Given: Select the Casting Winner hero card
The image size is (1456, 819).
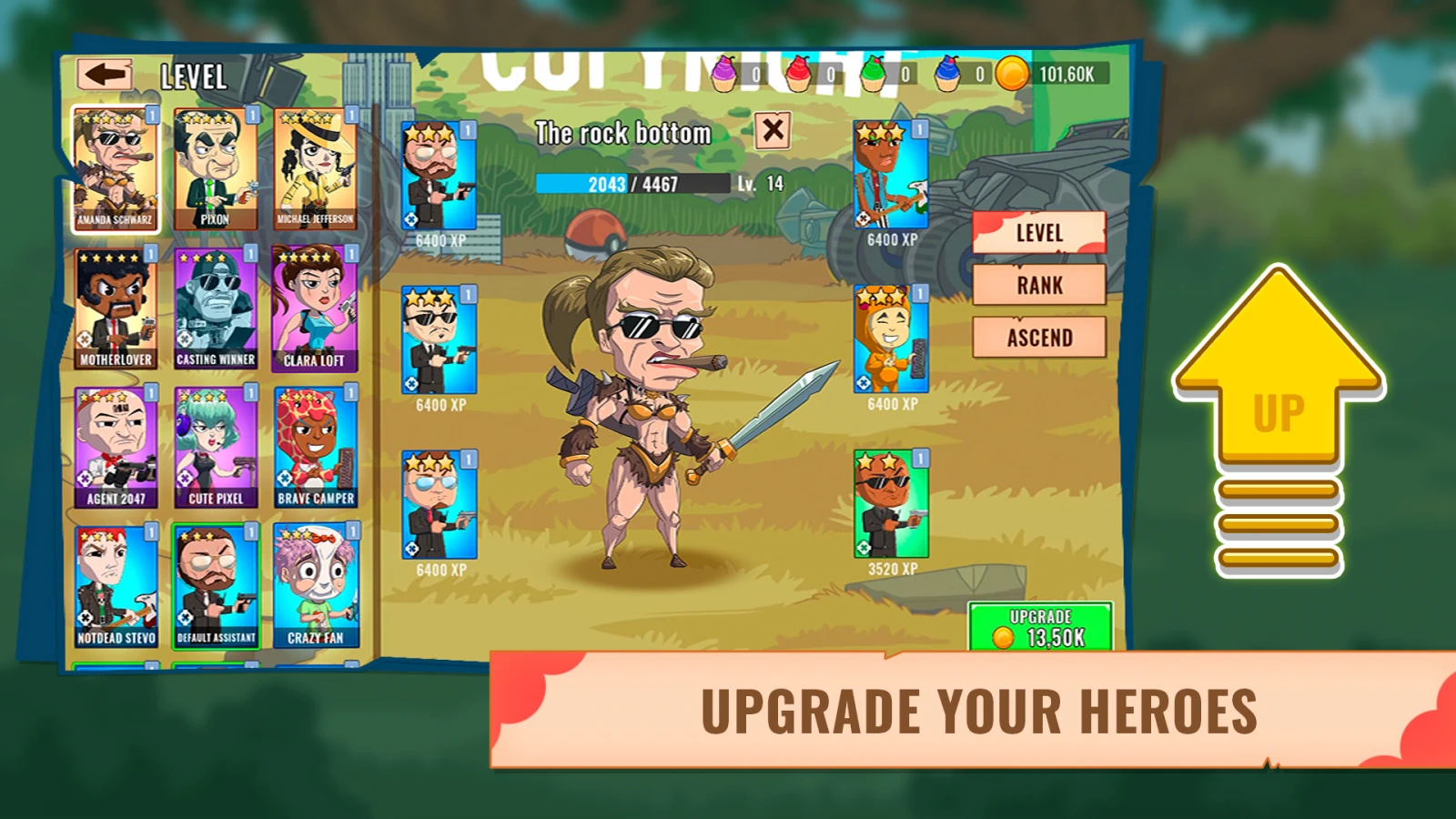Looking at the screenshot, I should (x=215, y=309).
